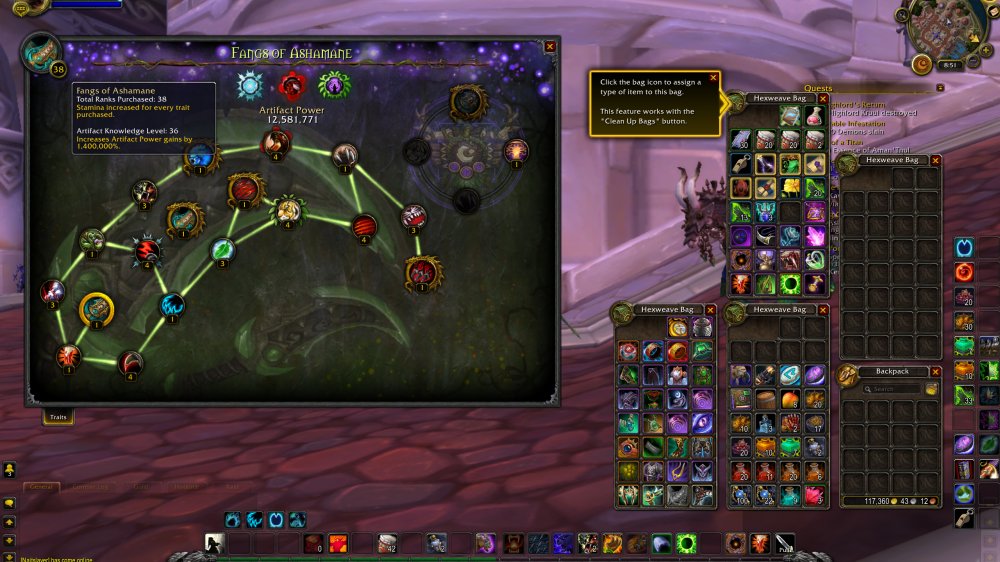Click the Artifact Power amount display

288,119
